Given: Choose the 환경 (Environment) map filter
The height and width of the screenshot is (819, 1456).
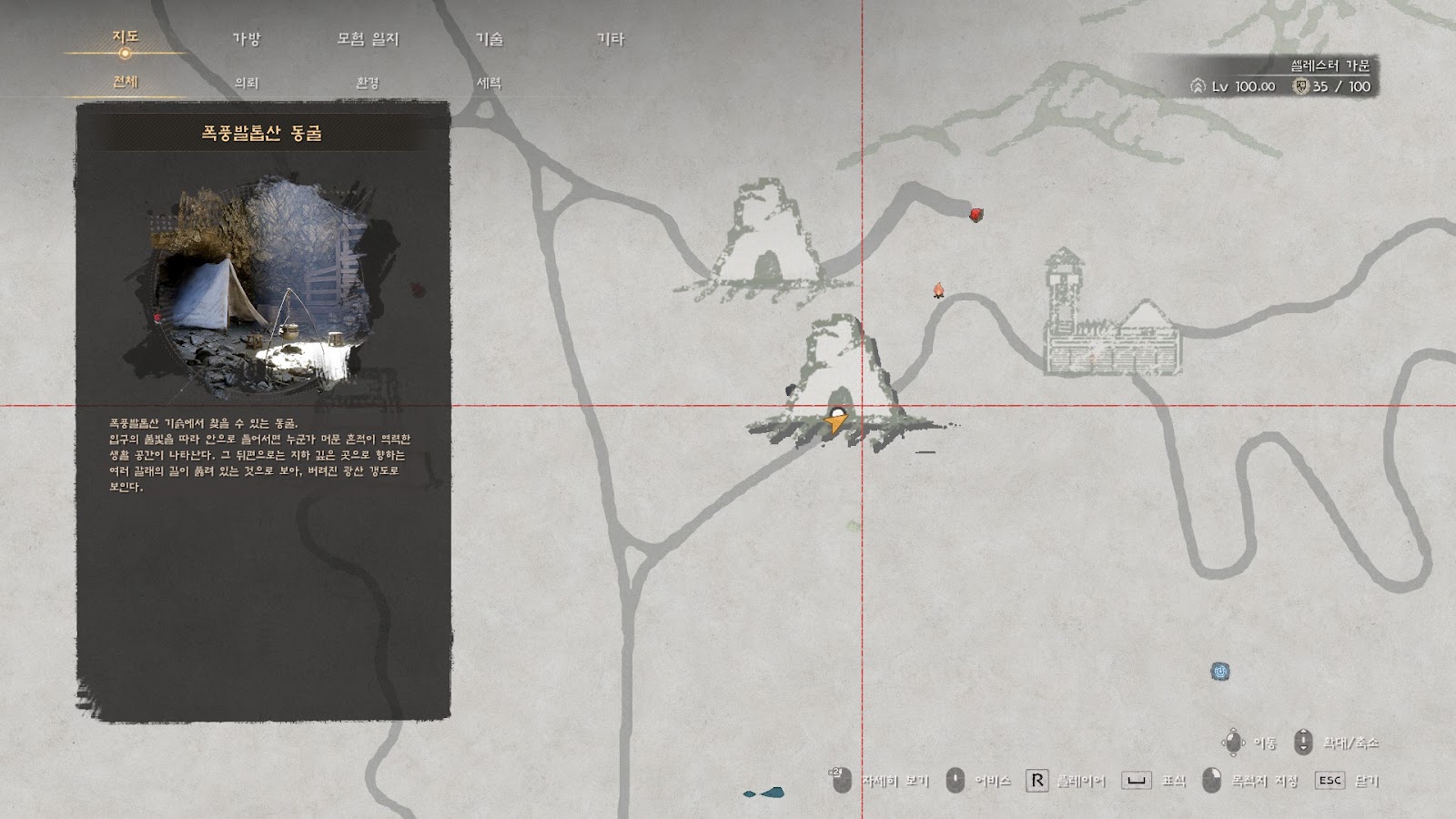Looking at the screenshot, I should 368,83.
